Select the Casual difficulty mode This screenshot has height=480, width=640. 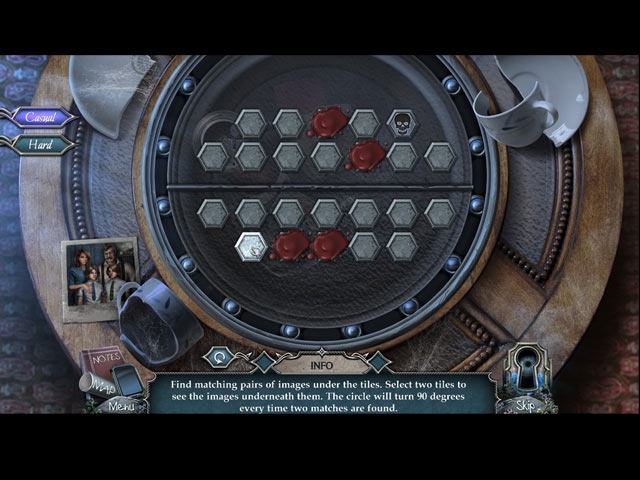pyautogui.click(x=42, y=117)
